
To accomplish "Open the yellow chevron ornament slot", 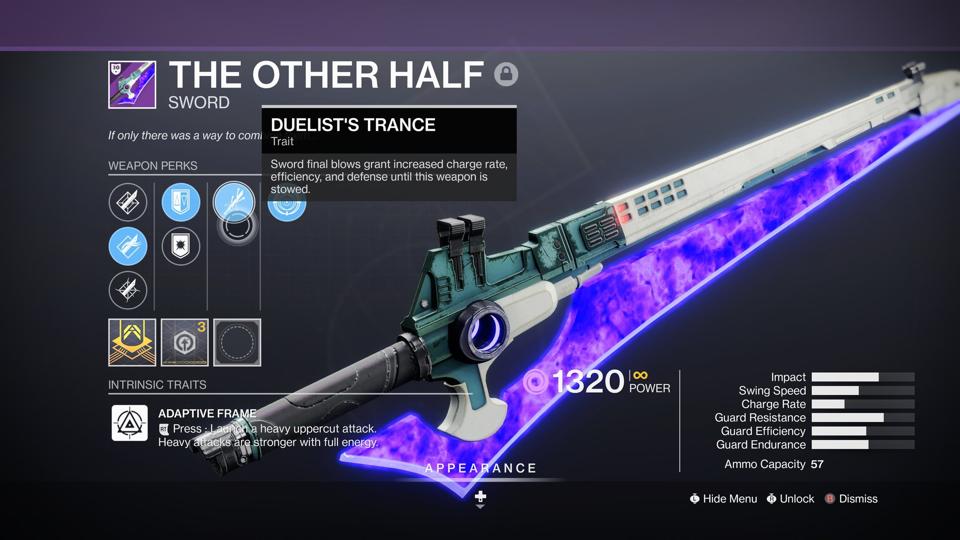I will point(132,343).
